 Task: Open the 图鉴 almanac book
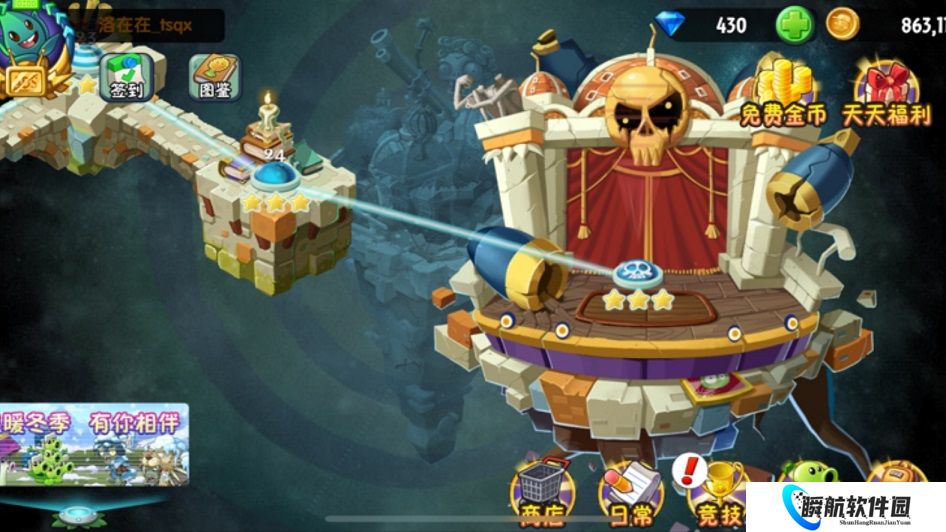[215, 76]
